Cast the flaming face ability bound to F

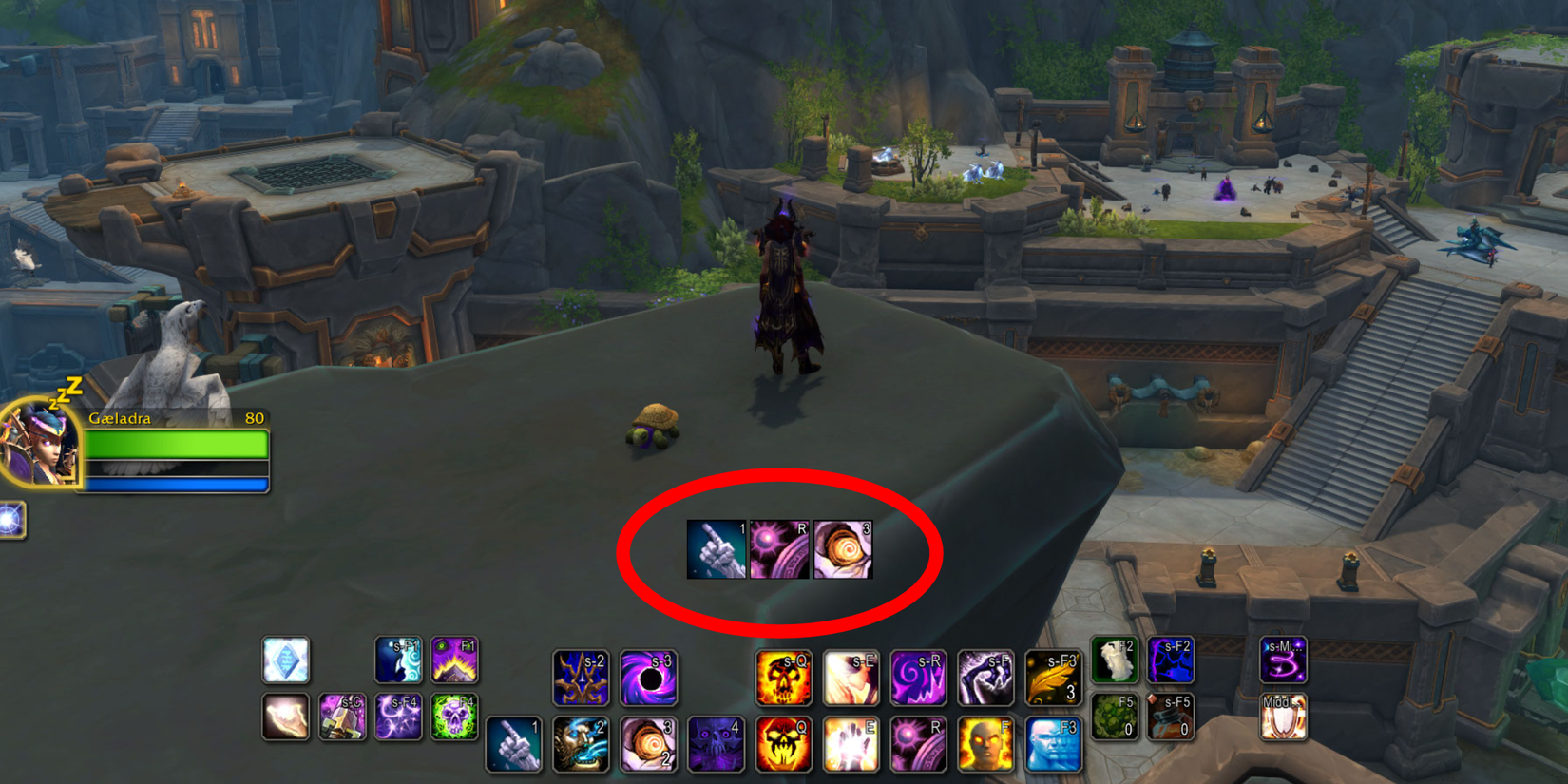click(987, 744)
